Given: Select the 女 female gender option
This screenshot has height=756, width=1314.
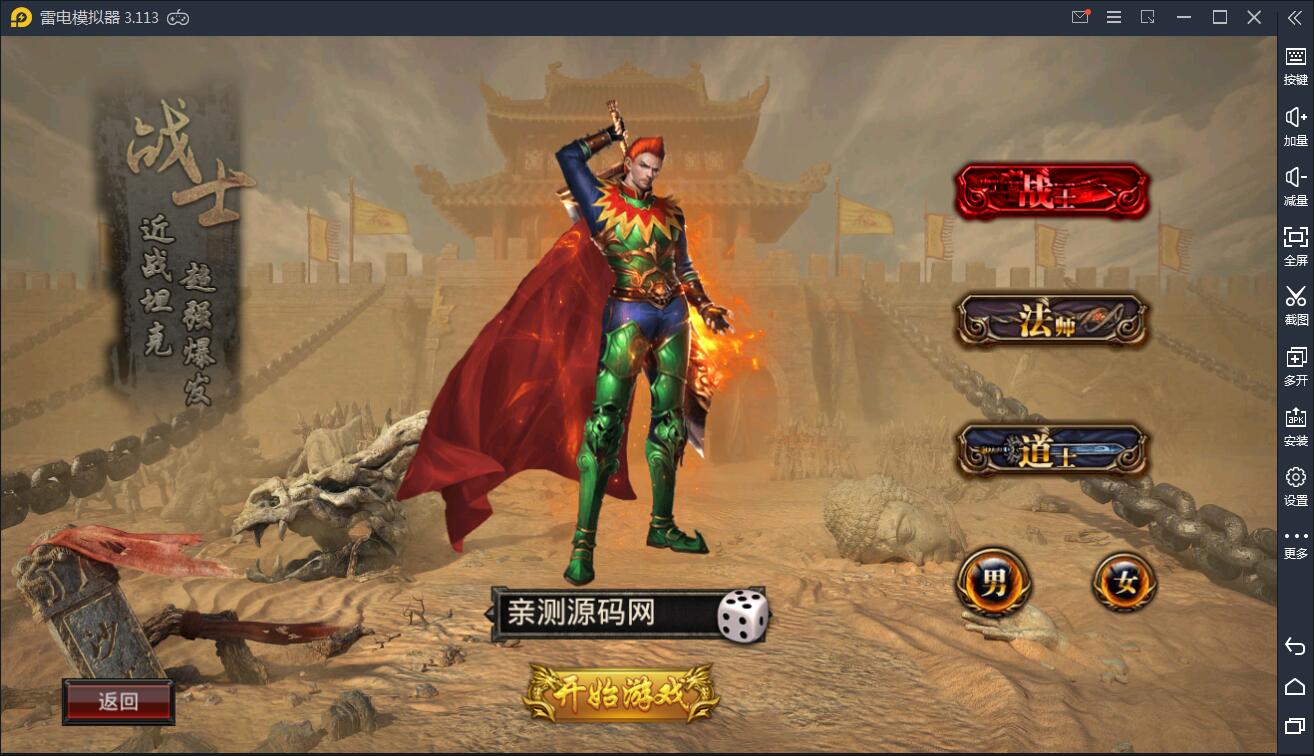Looking at the screenshot, I should (1122, 581).
